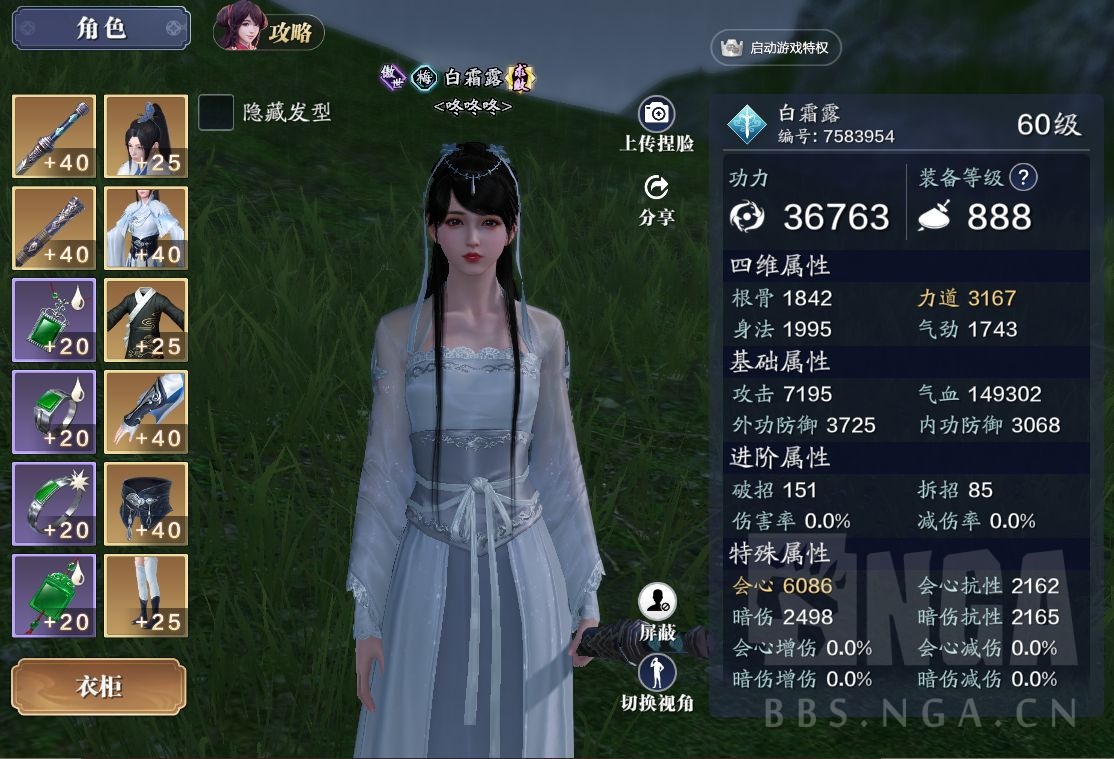This screenshot has height=759, width=1114.
Task: Block this player with 屏蔽
Action: point(657,603)
